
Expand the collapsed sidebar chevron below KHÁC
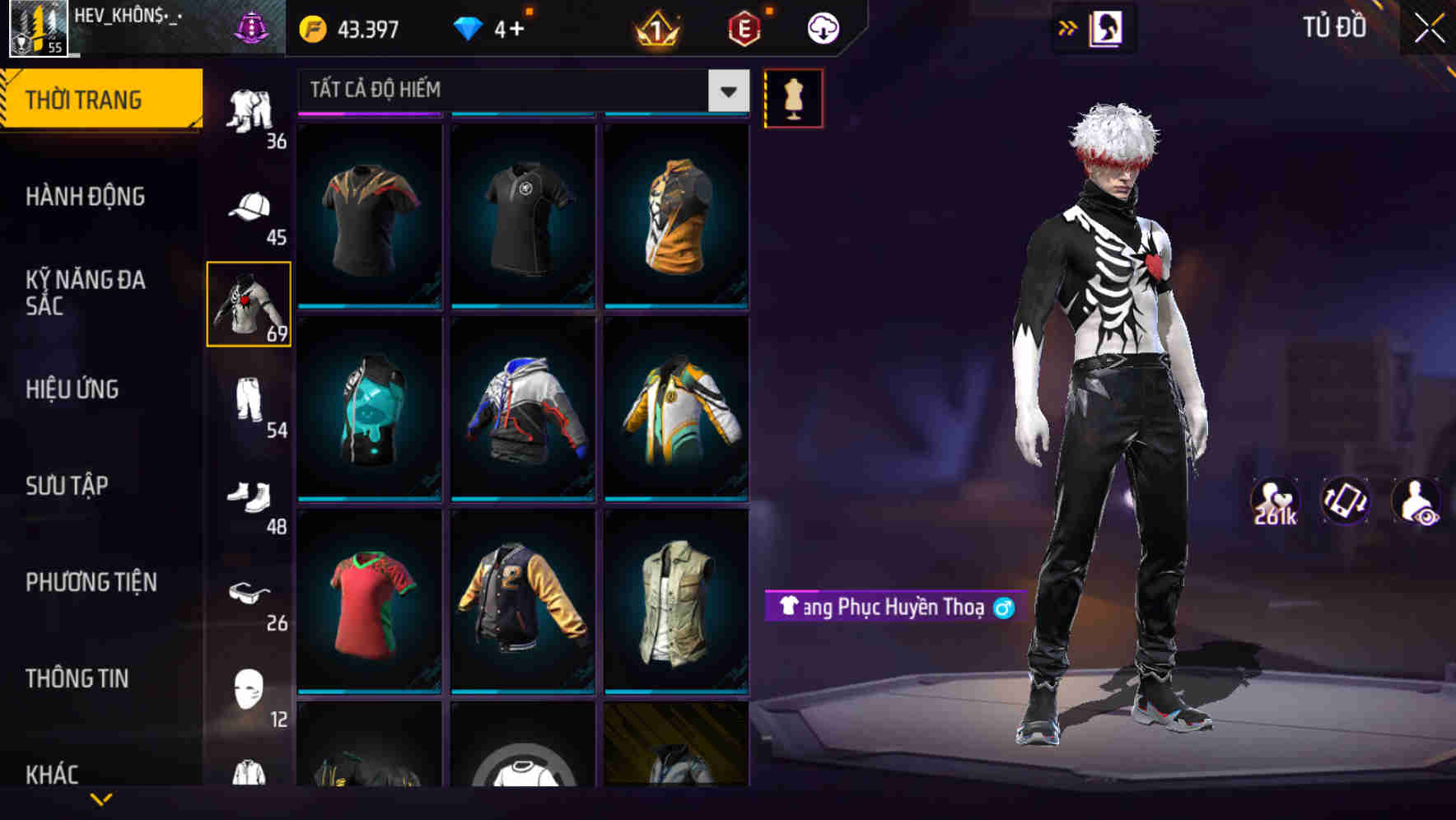click(x=99, y=799)
